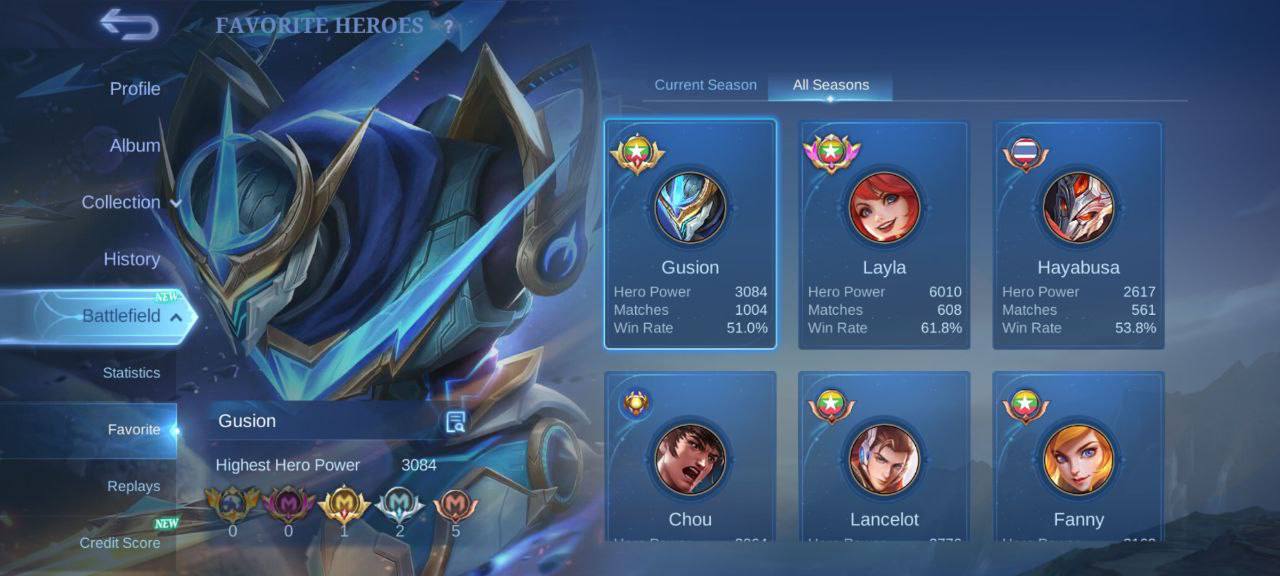The width and height of the screenshot is (1280, 576).
Task: View the Credit Score page
Action: (x=120, y=543)
